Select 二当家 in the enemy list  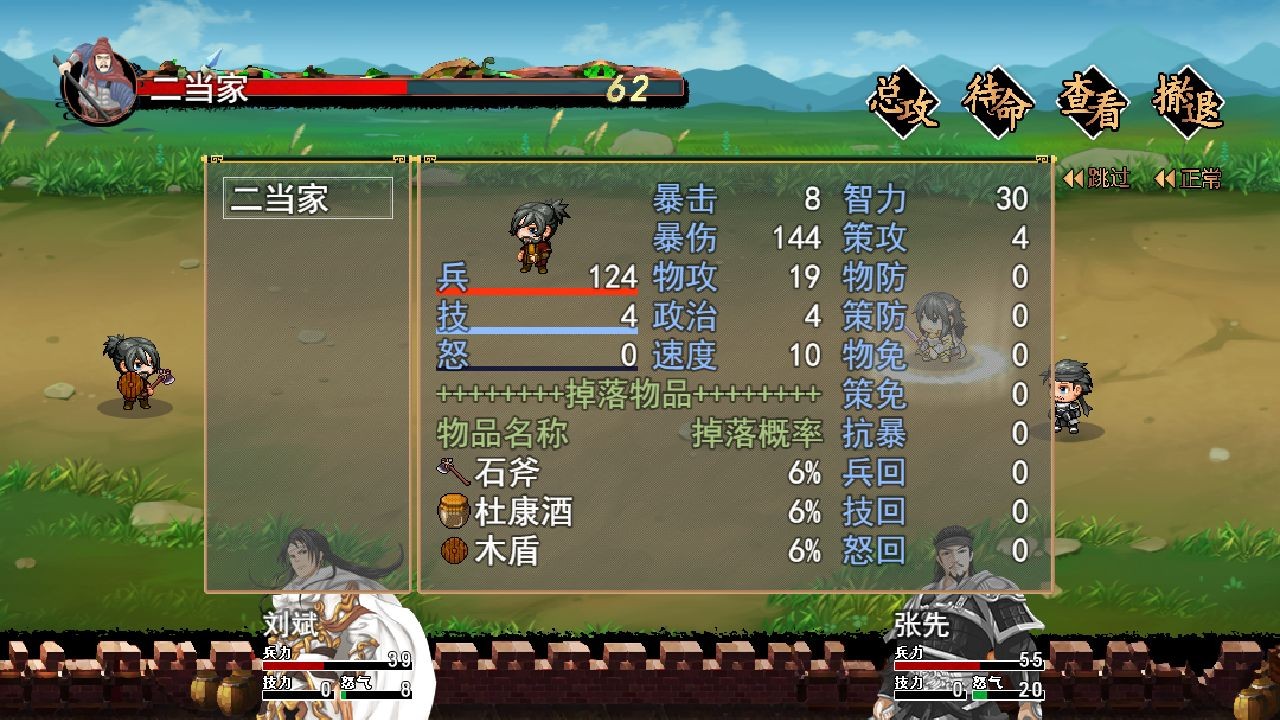pyautogui.click(x=307, y=198)
